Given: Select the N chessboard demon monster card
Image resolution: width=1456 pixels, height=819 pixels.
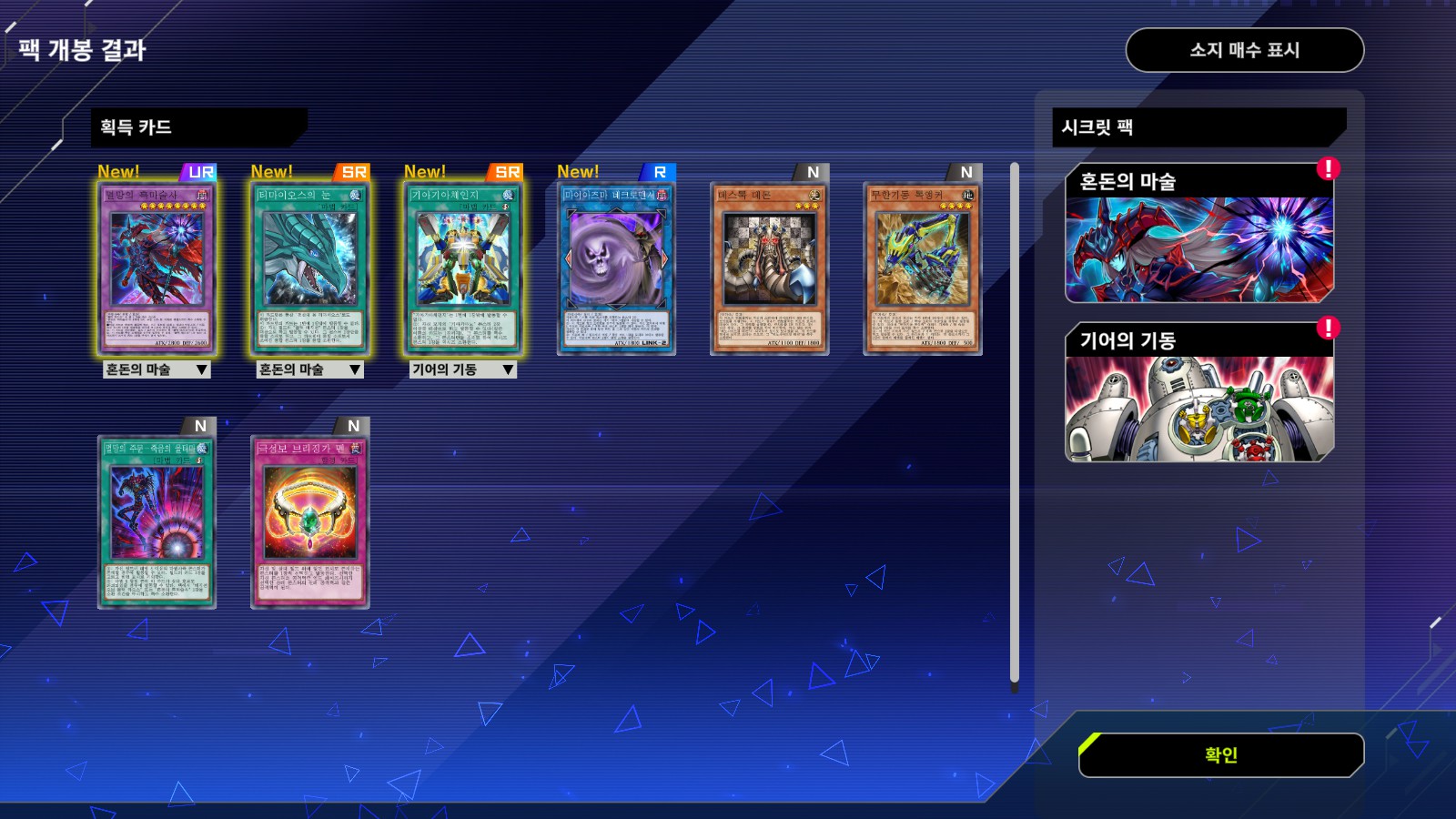Looking at the screenshot, I should pos(769,267).
